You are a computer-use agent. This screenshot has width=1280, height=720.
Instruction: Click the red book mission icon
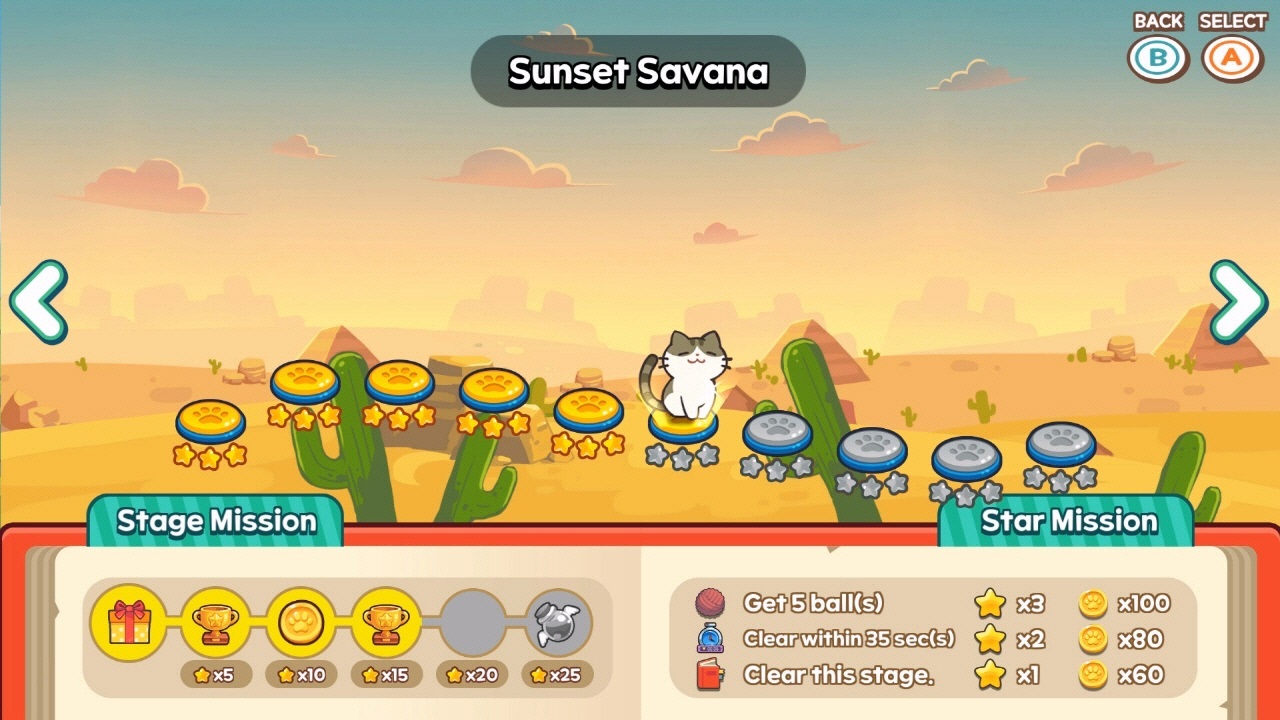709,673
